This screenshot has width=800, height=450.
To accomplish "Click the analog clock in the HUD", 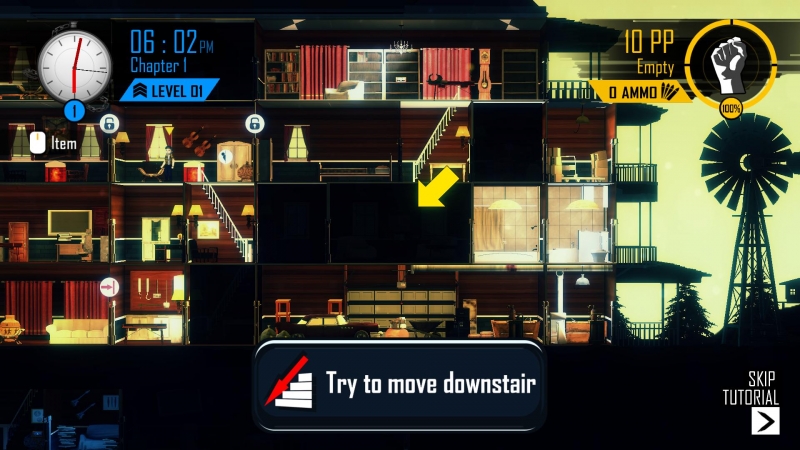I will [x=74, y=62].
